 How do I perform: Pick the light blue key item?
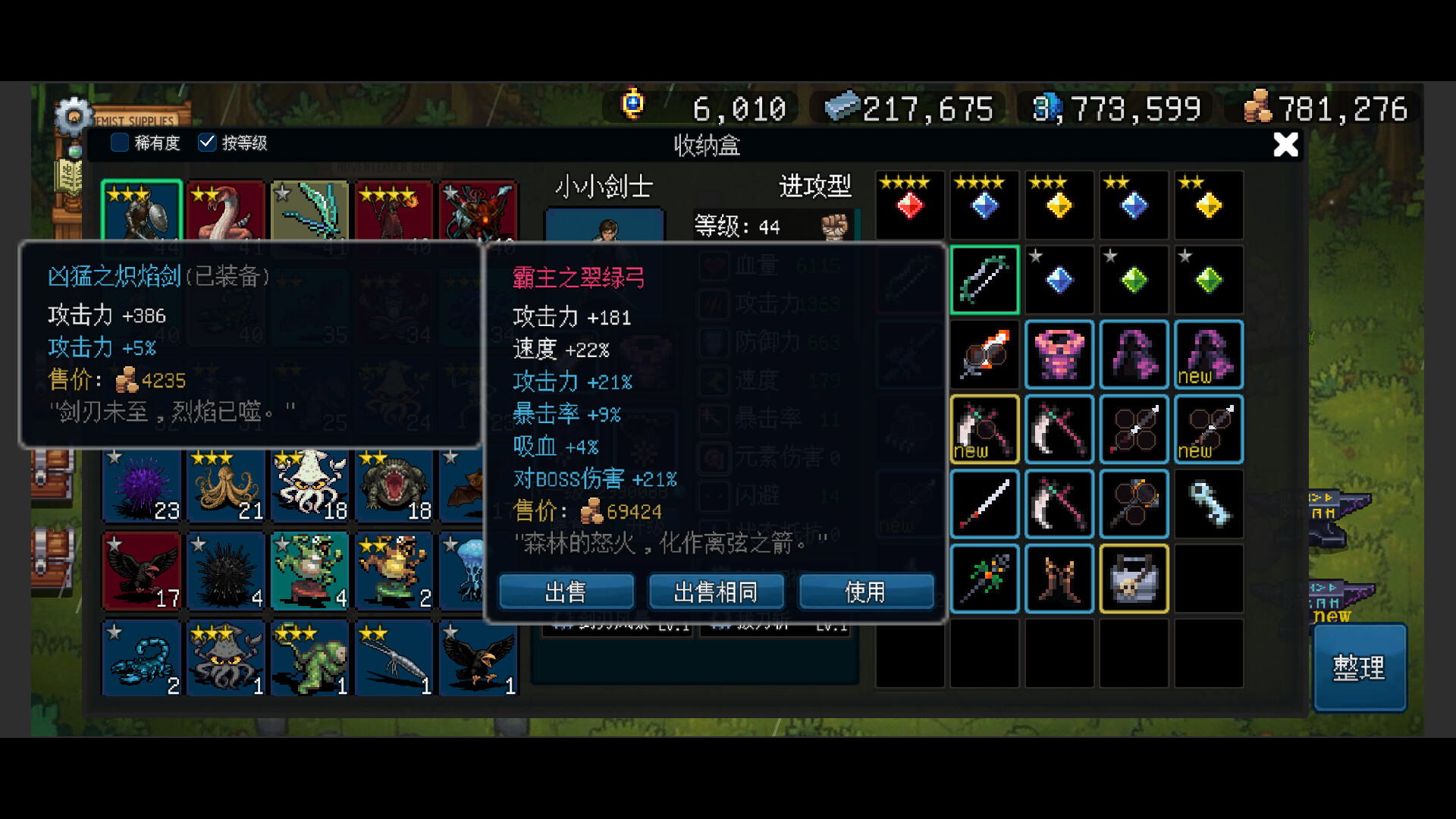click(1209, 504)
